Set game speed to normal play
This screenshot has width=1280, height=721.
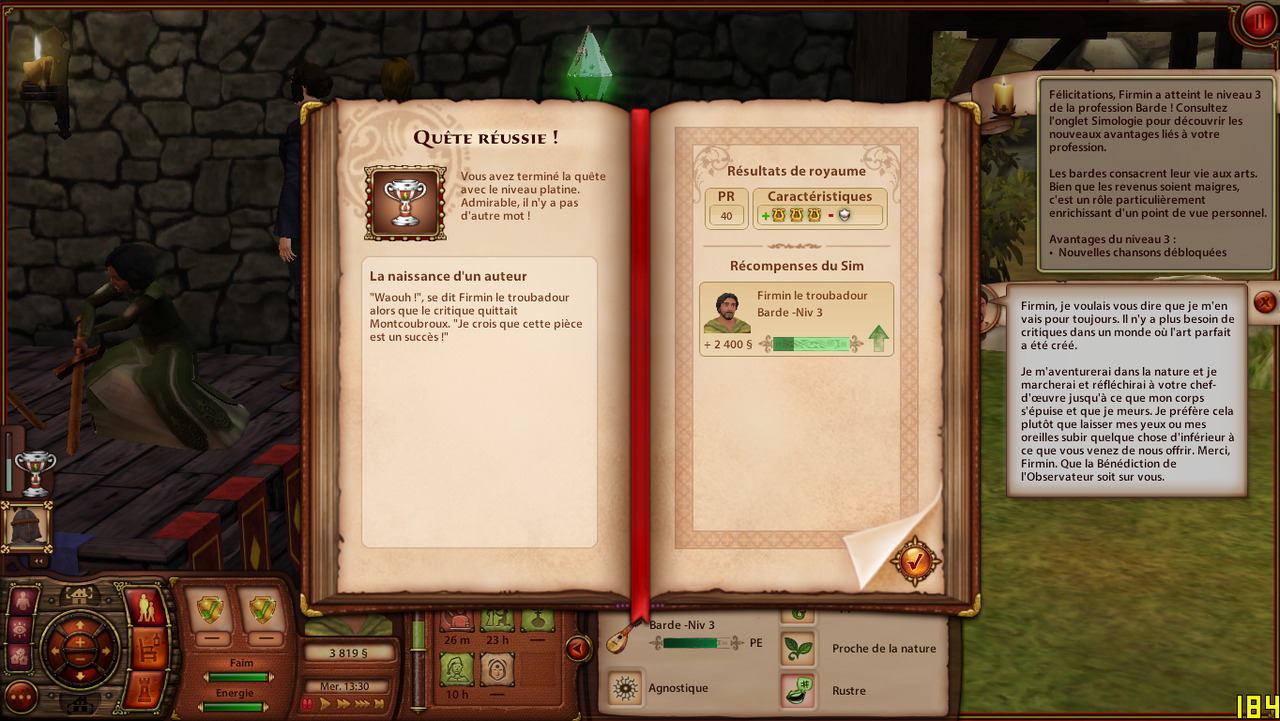tap(325, 704)
